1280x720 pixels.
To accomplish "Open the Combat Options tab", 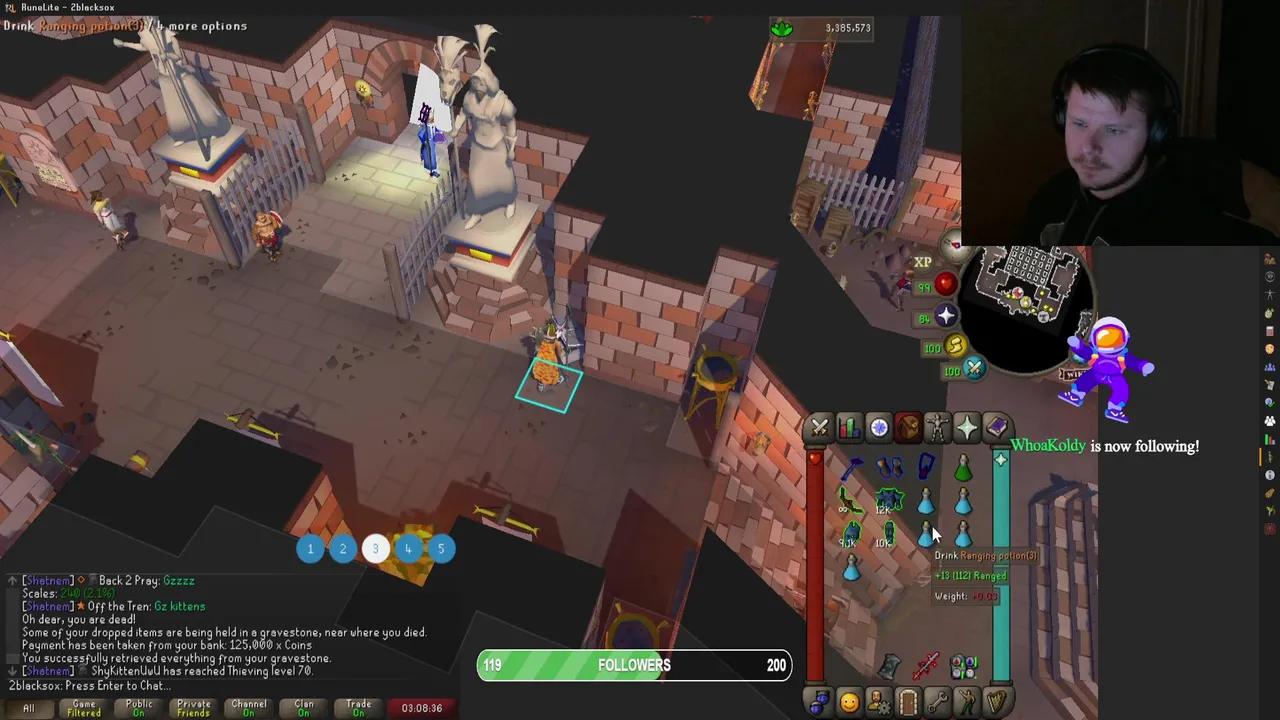I will tap(818, 428).
